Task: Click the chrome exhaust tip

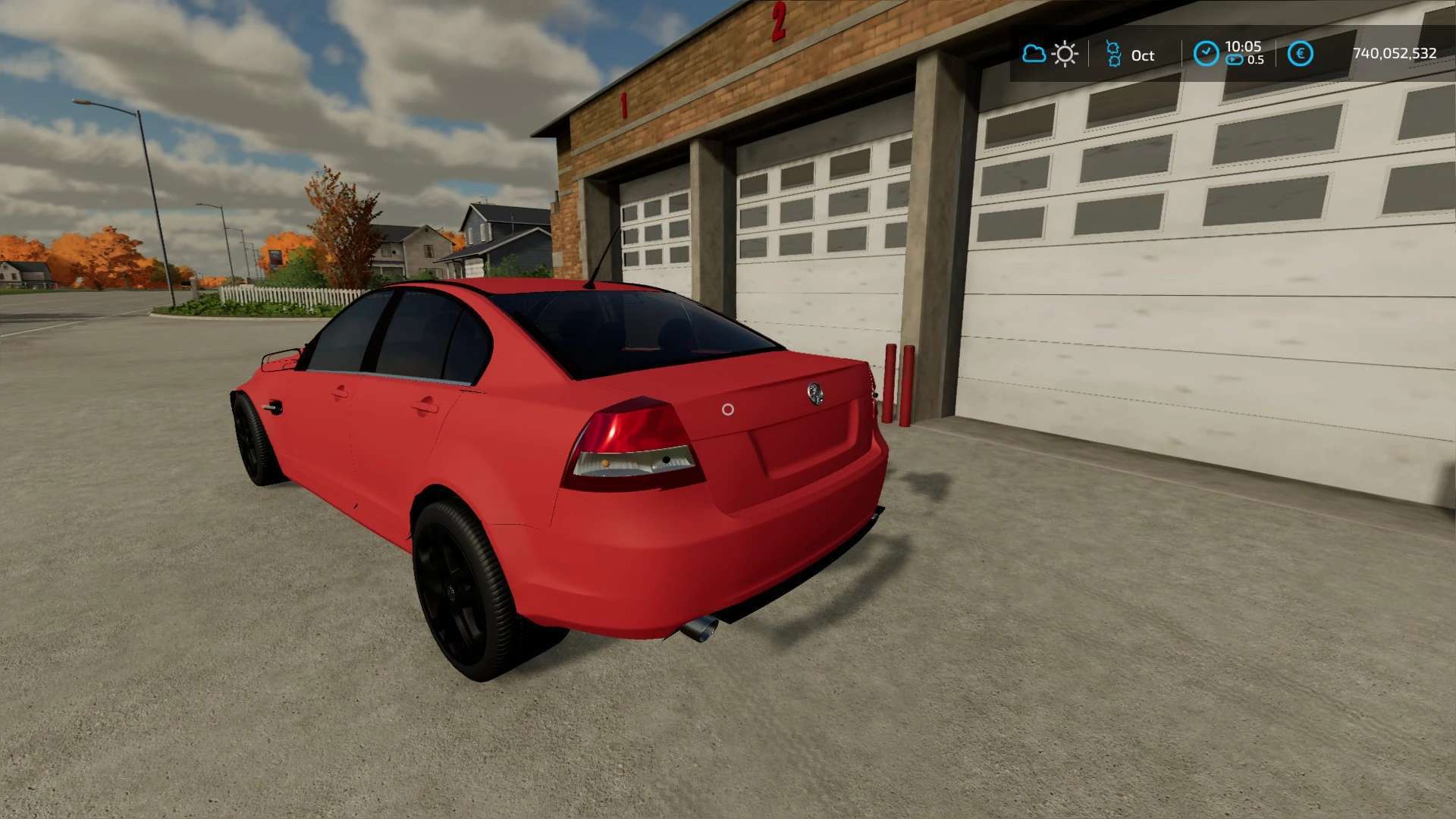Action: [x=701, y=631]
